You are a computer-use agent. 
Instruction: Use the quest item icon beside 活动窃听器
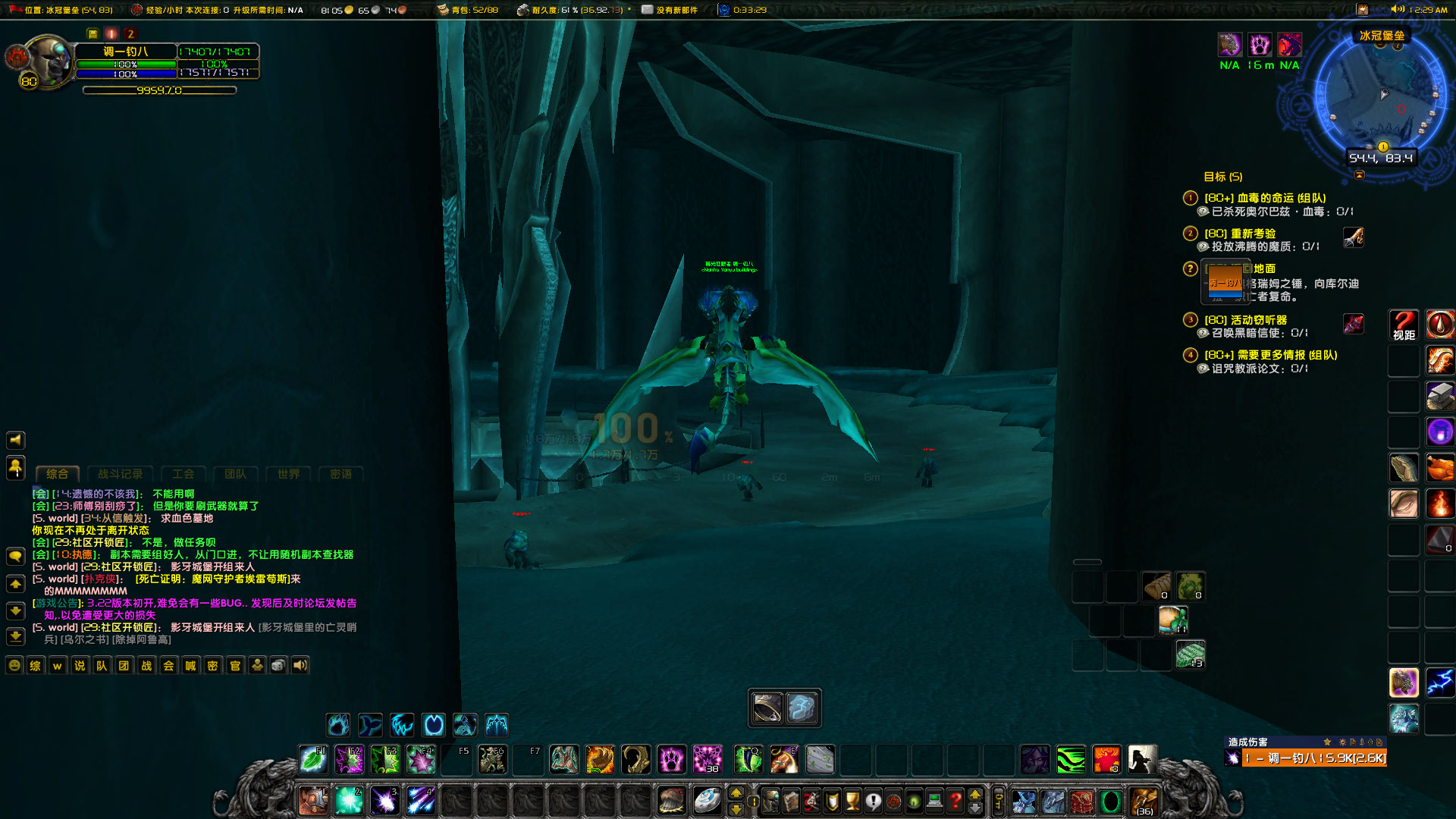pyautogui.click(x=1354, y=324)
